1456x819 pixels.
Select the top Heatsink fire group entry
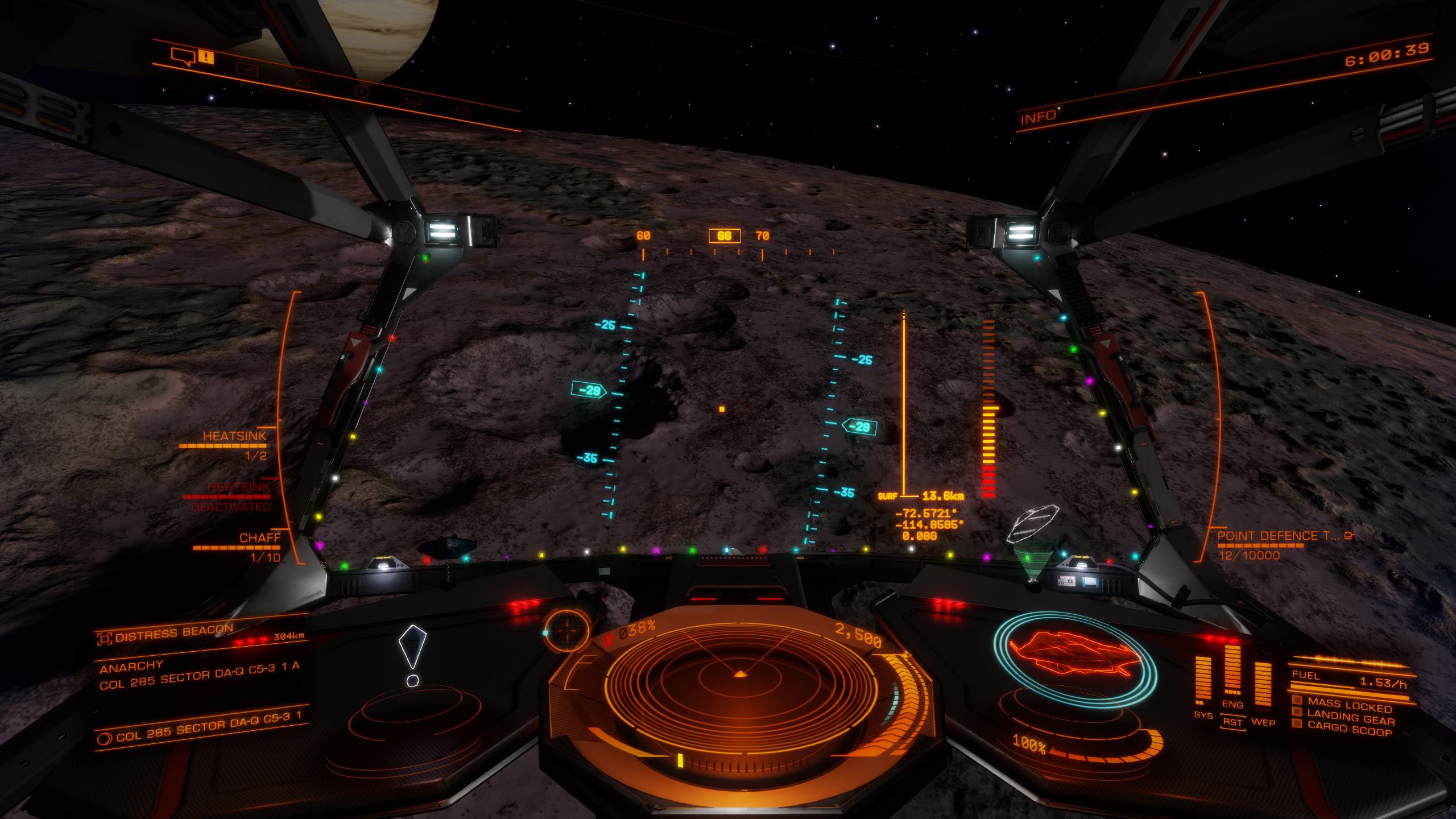click(234, 437)
